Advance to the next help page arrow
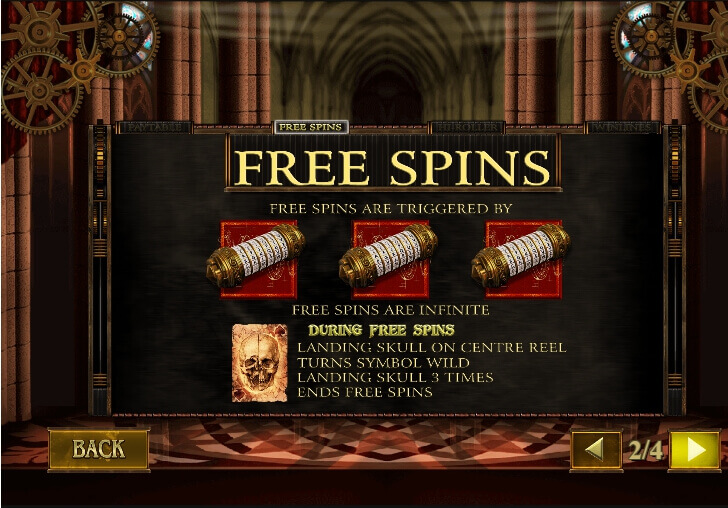Viewport: 728px width, 508px height. tap(695, 450)
